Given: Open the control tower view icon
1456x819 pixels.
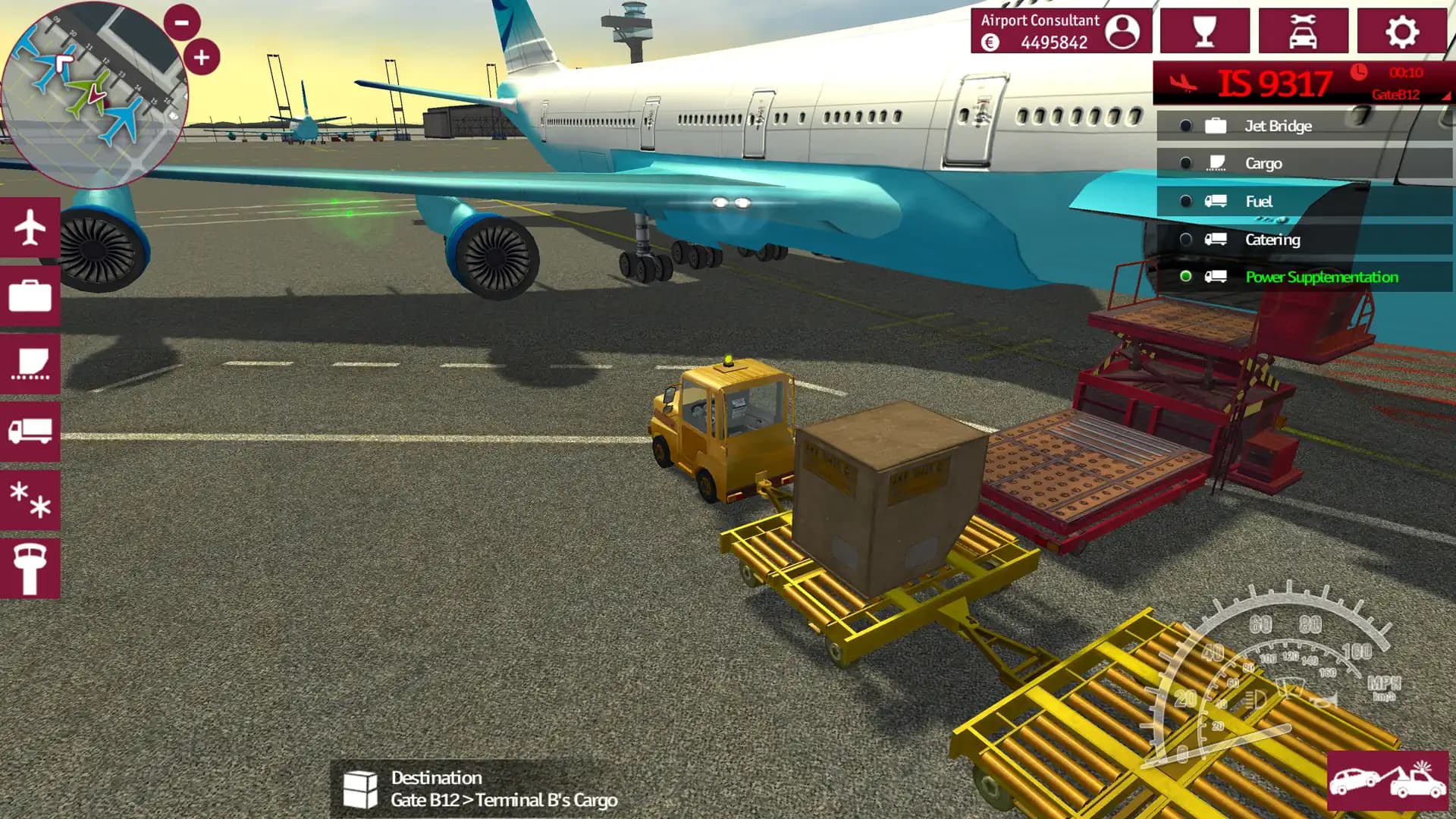Looking at the screenshot, I should point(30,567).
